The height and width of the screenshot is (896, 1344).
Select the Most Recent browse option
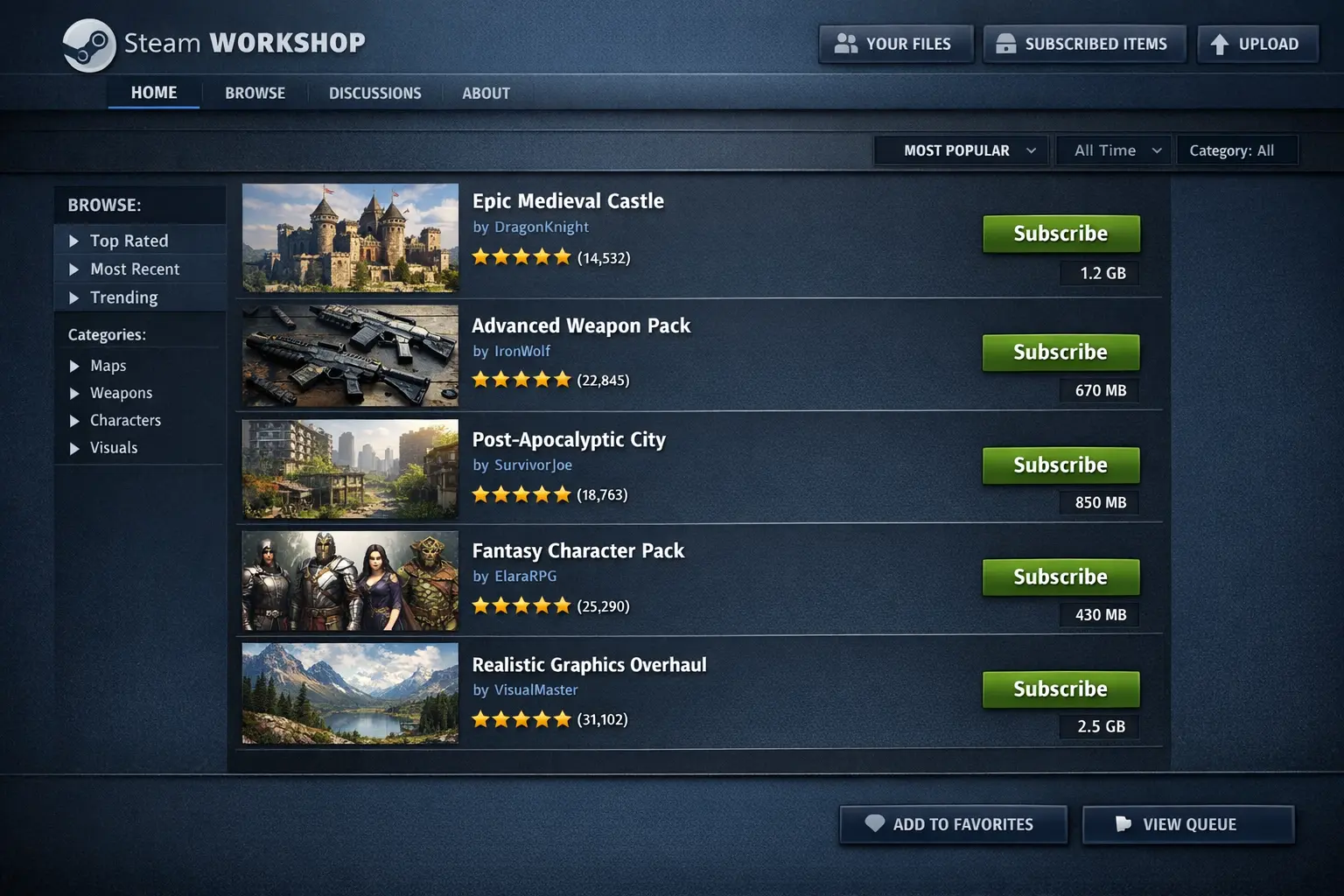click(135, 269)
